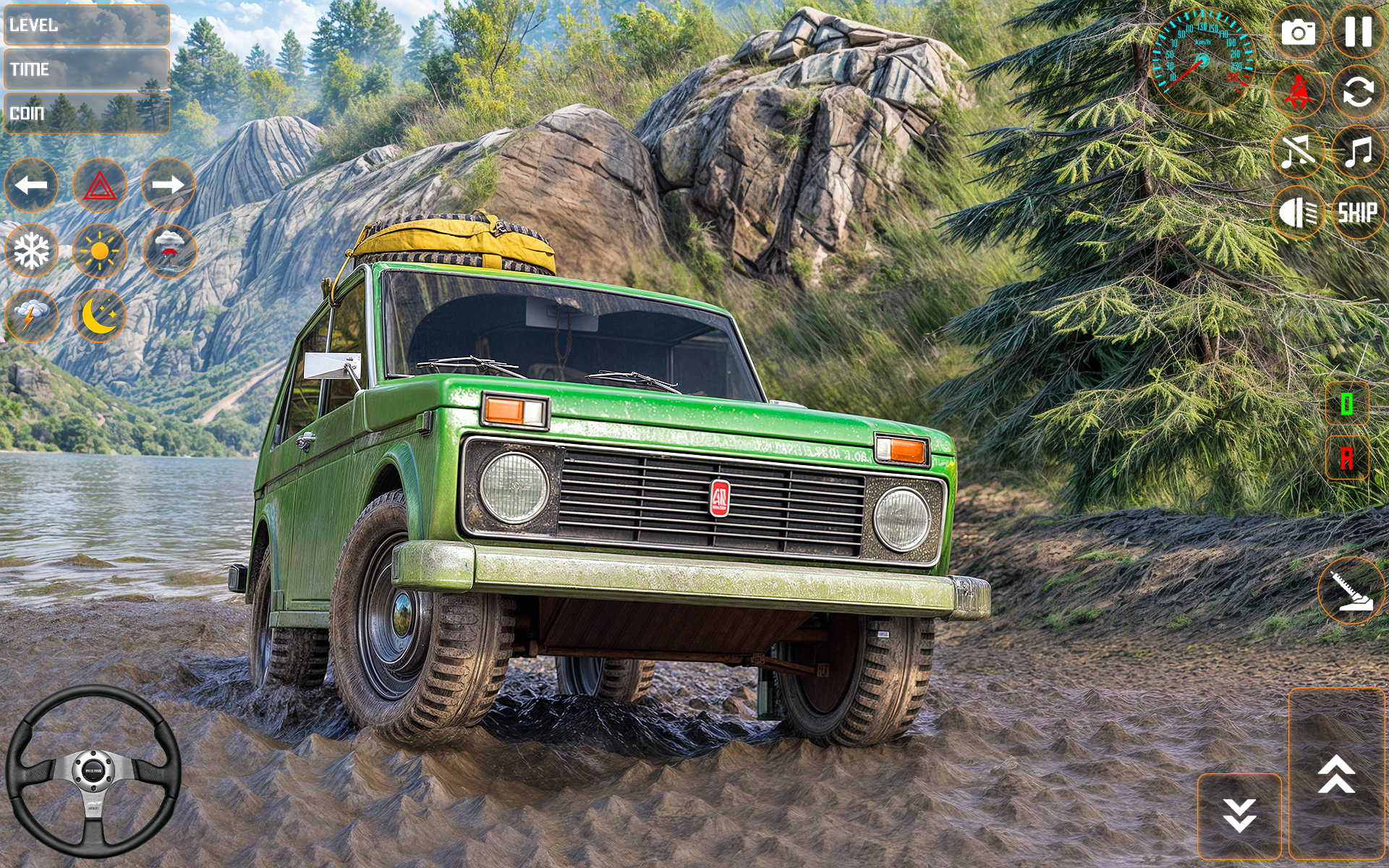Image resolution: width=1389 pixels, height=868 pixels.
Task: Select sunny weather
Action: (x=101, y=251)
